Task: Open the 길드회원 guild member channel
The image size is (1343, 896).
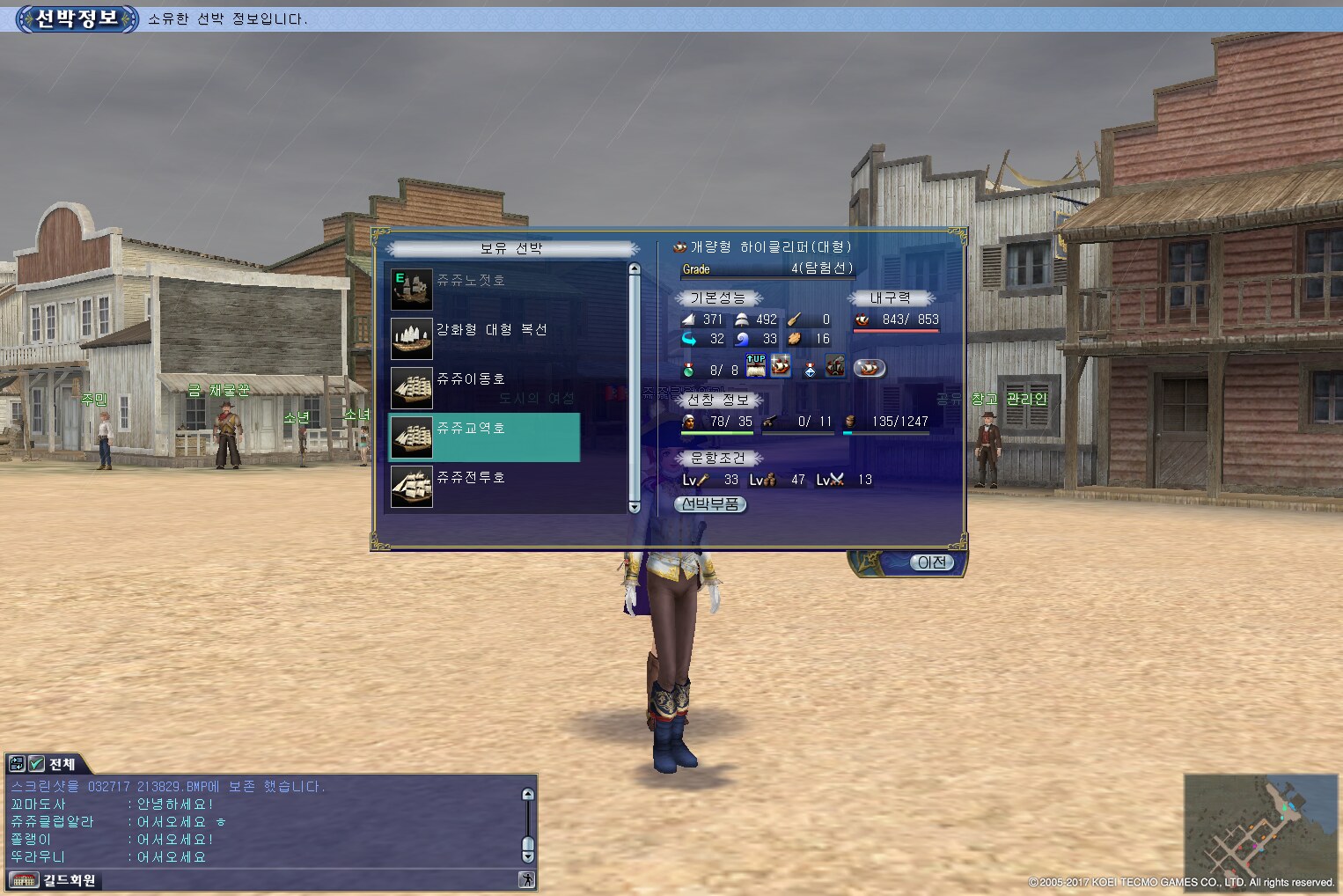Action: 69,880
